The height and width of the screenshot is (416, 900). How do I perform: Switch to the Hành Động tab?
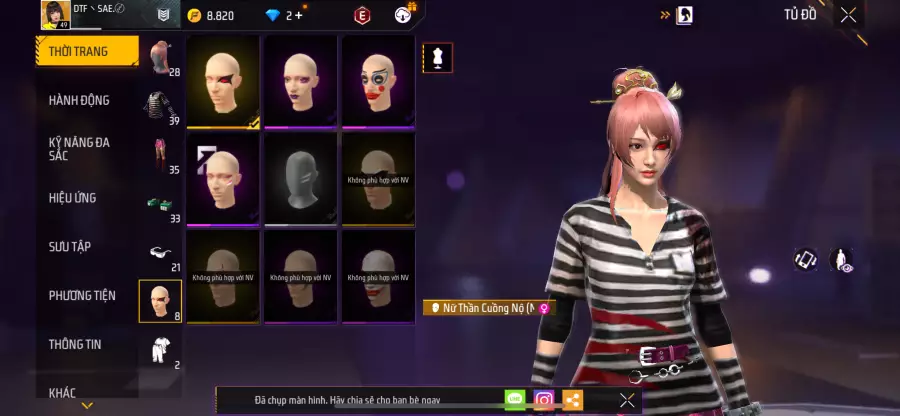[80, 100]
